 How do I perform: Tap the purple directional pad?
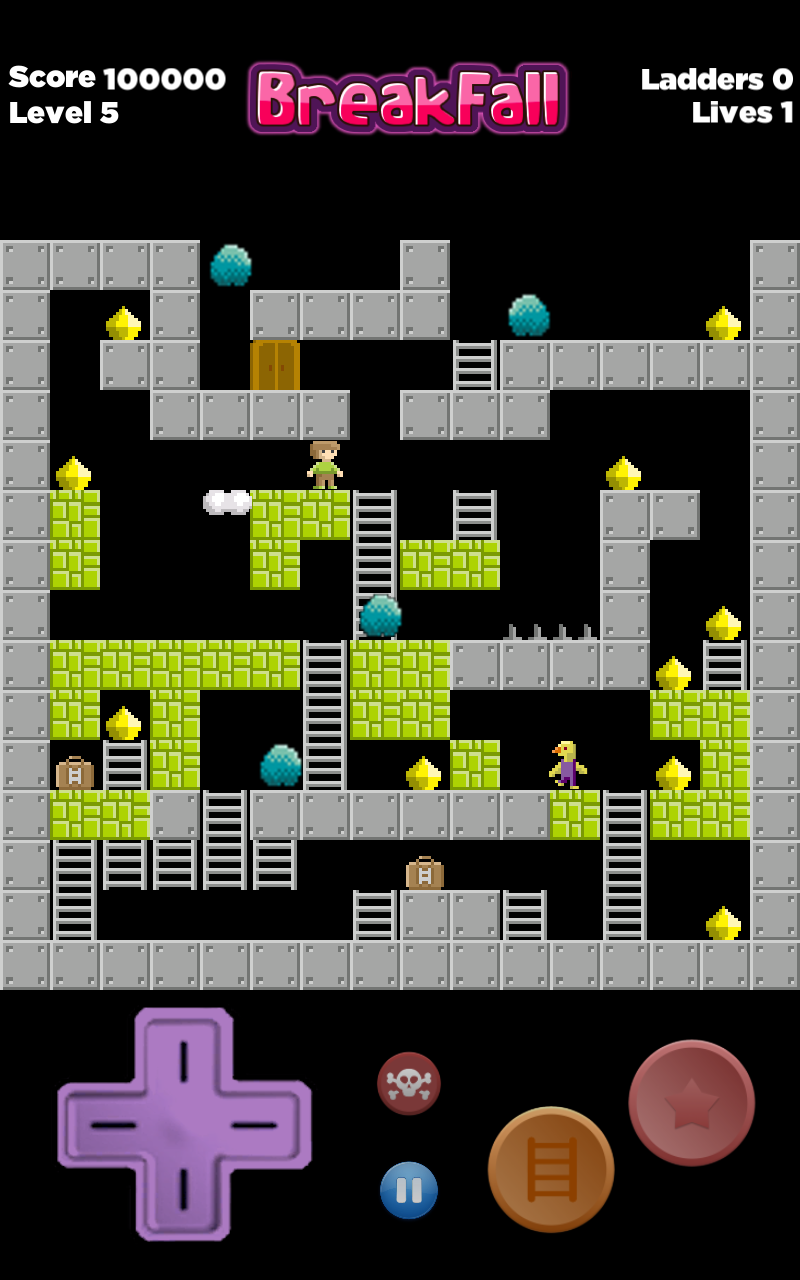184,1124
